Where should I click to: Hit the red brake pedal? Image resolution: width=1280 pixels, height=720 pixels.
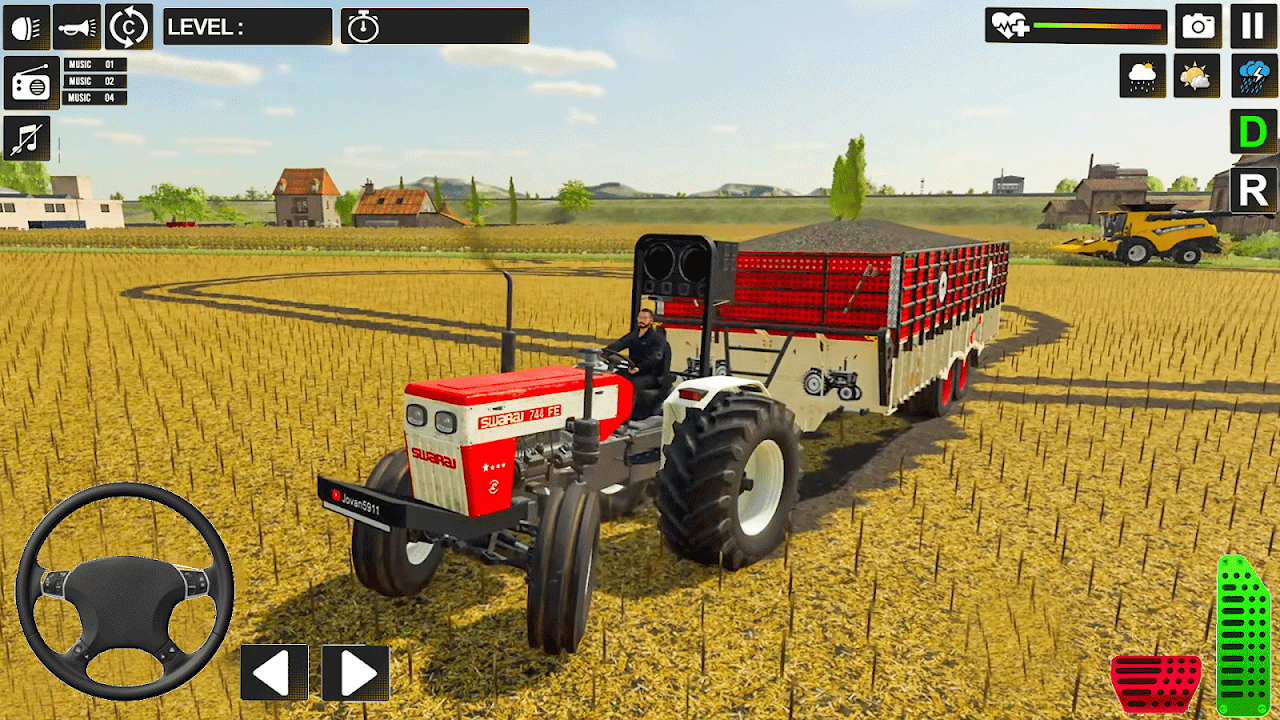pos(1156,684)
